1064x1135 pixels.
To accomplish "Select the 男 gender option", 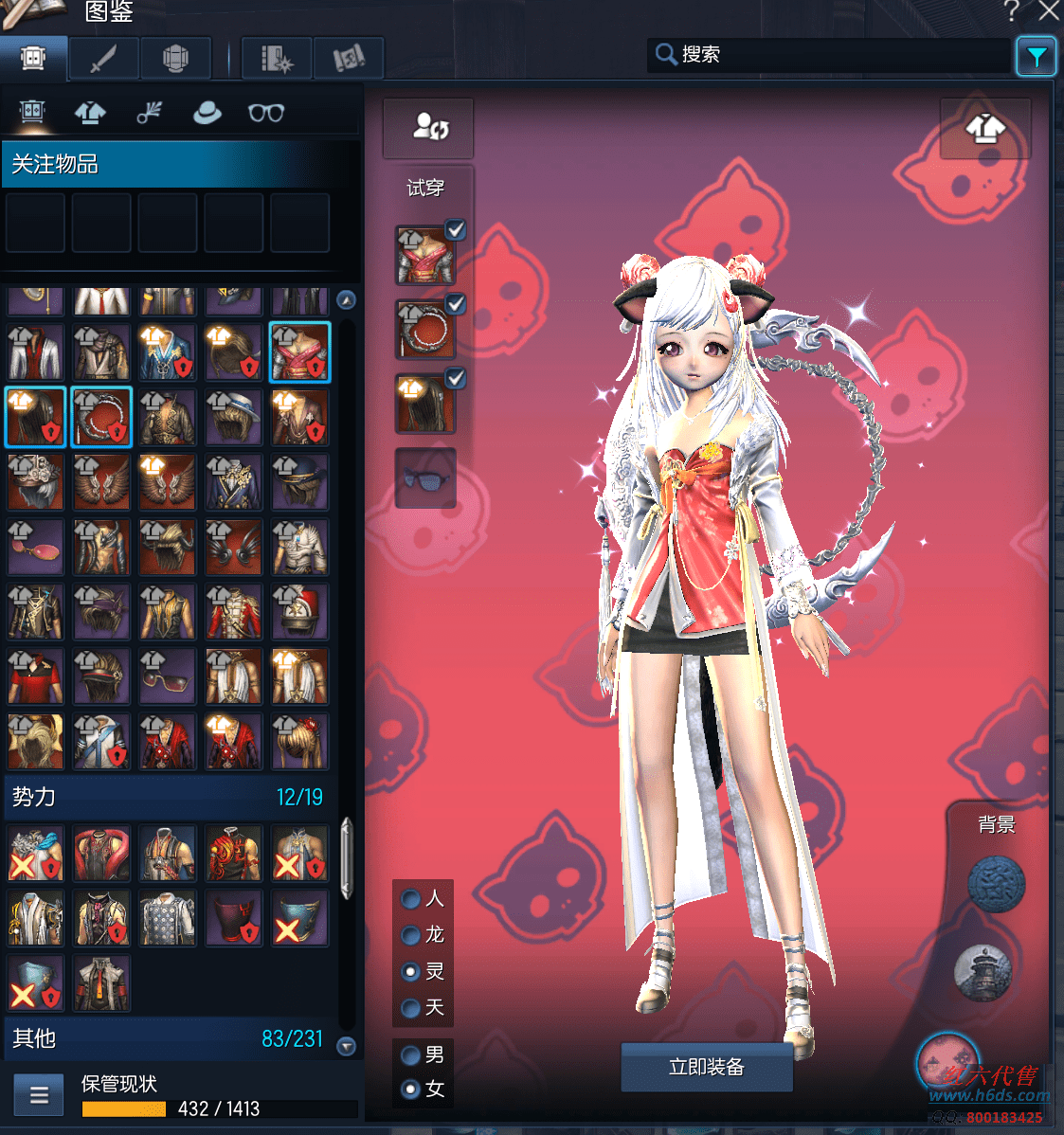I will tap(411, 1054).
